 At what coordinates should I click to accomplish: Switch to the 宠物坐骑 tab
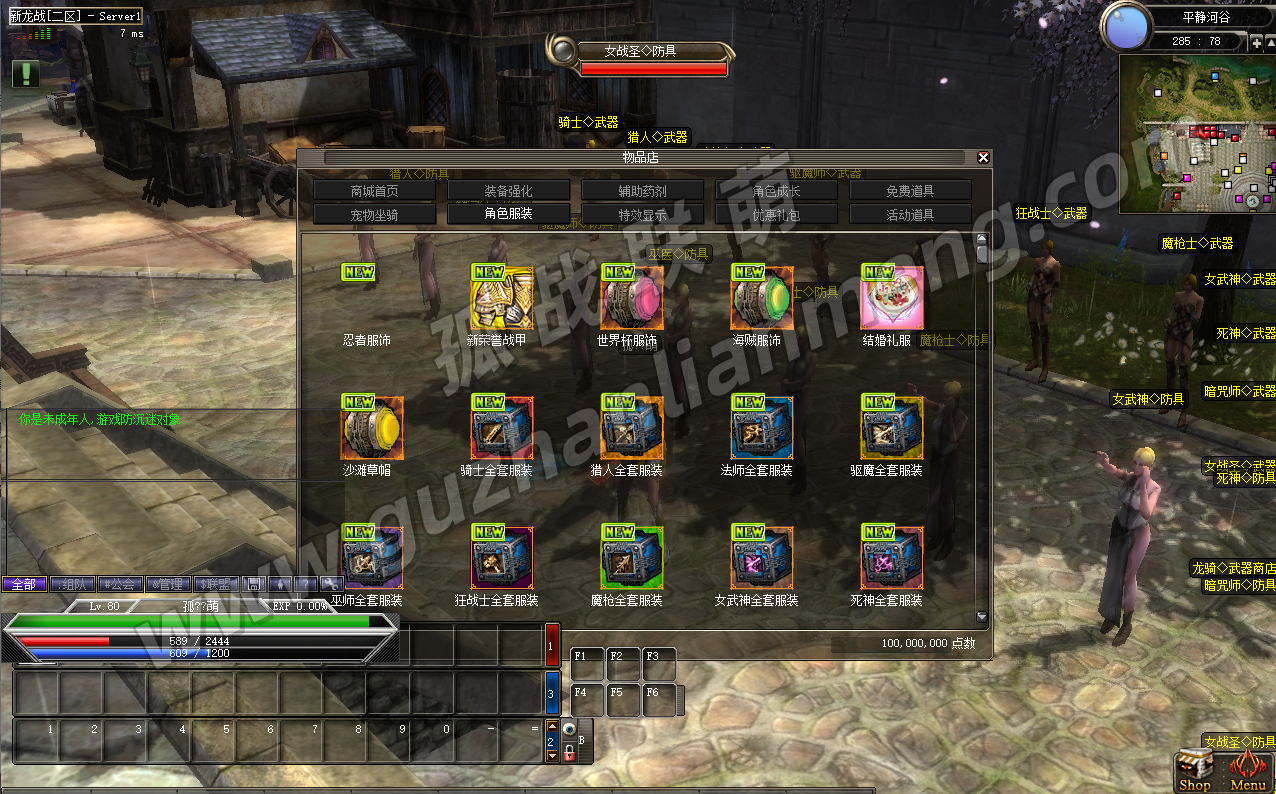click(x=375, y=214)
